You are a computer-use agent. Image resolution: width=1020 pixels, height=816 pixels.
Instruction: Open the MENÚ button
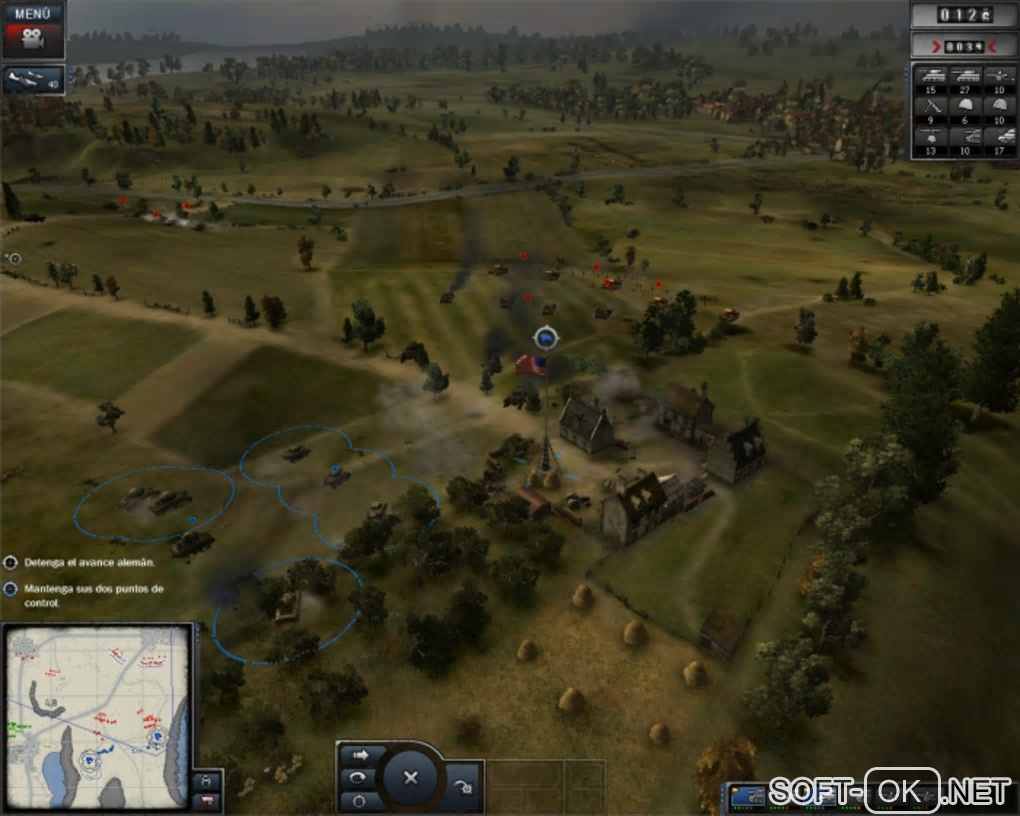tap(33, 14)
